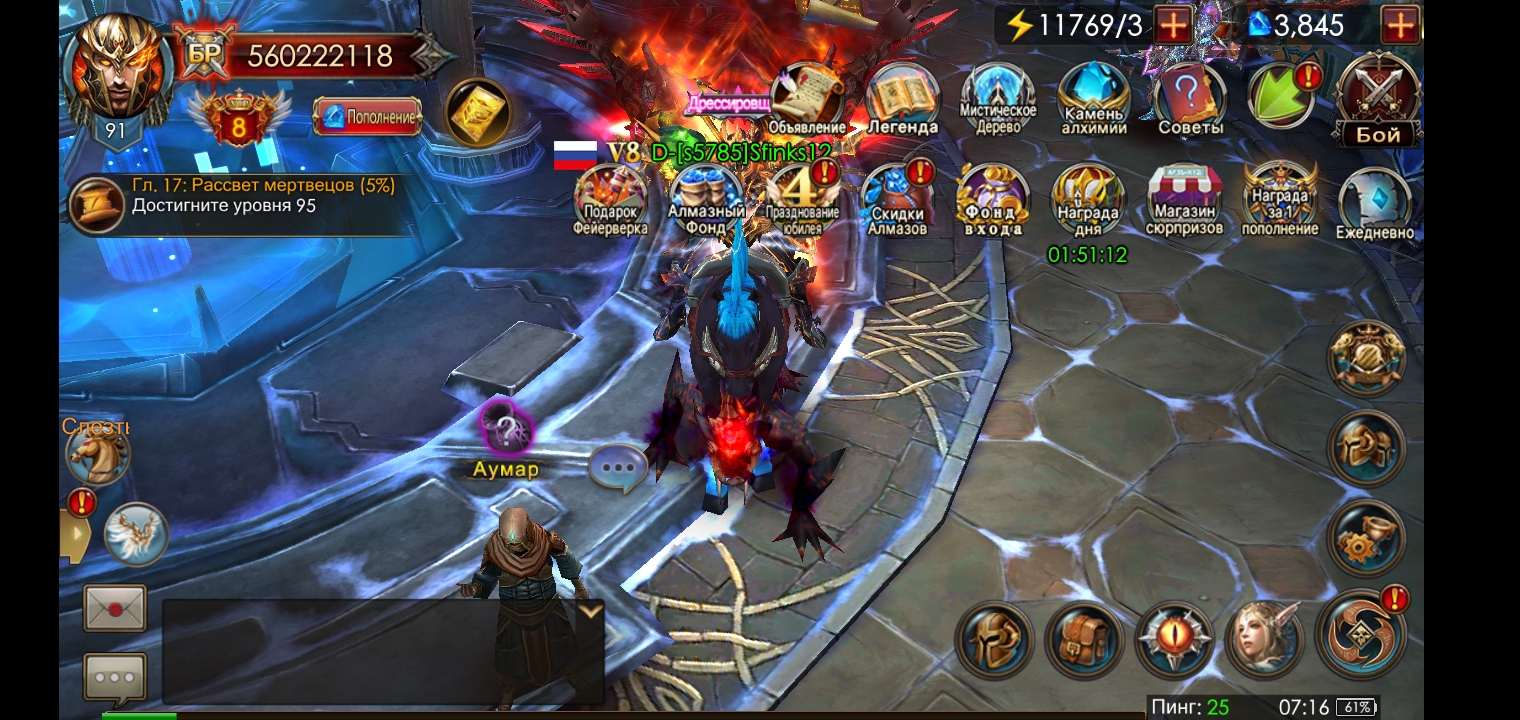Open the mail envelope icon
This screenshot has height=720, width=1520.
114,608
